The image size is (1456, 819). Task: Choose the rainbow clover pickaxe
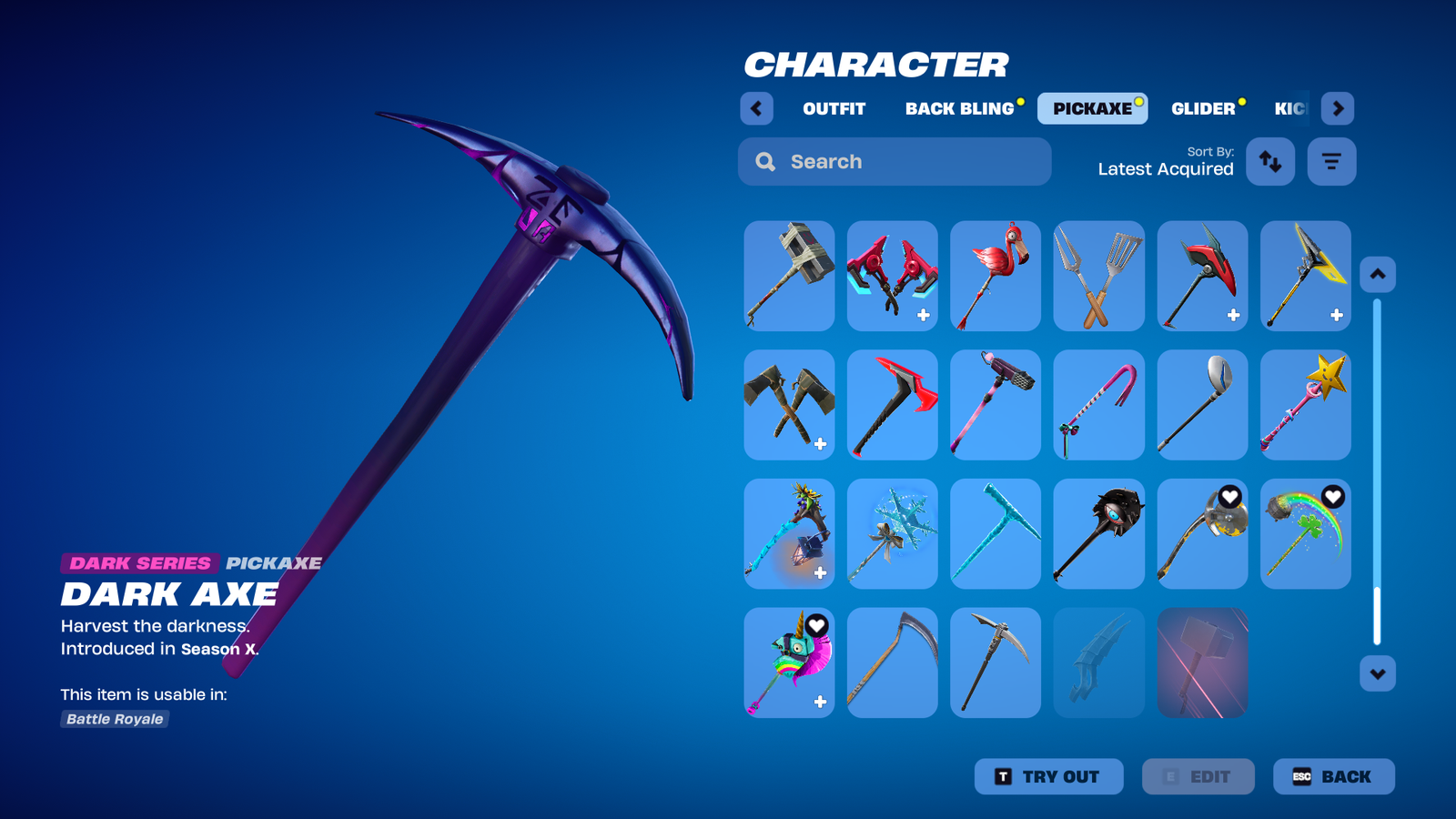1305,534
